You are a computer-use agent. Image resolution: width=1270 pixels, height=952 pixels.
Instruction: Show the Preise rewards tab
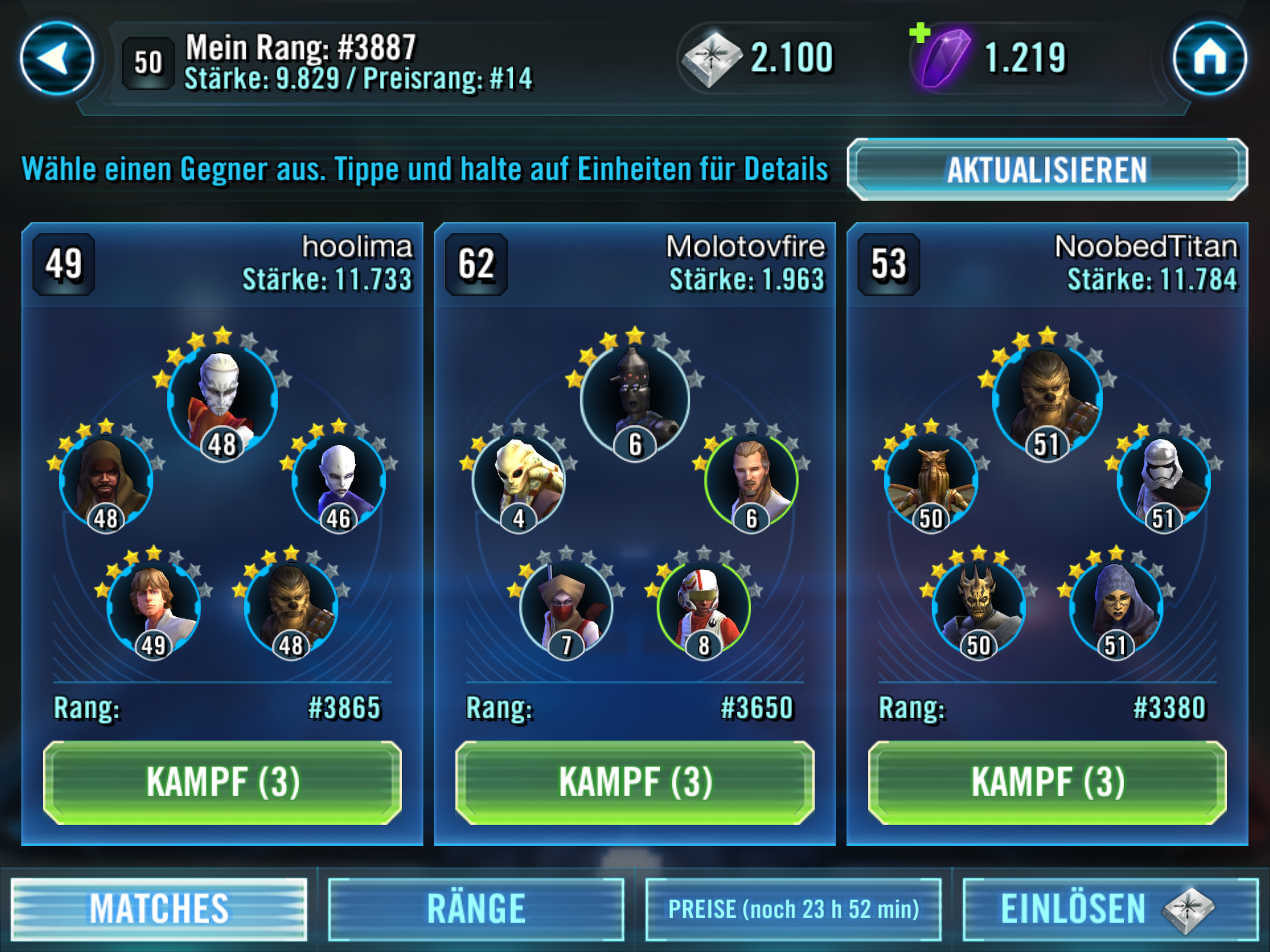[x=794, y=909]
